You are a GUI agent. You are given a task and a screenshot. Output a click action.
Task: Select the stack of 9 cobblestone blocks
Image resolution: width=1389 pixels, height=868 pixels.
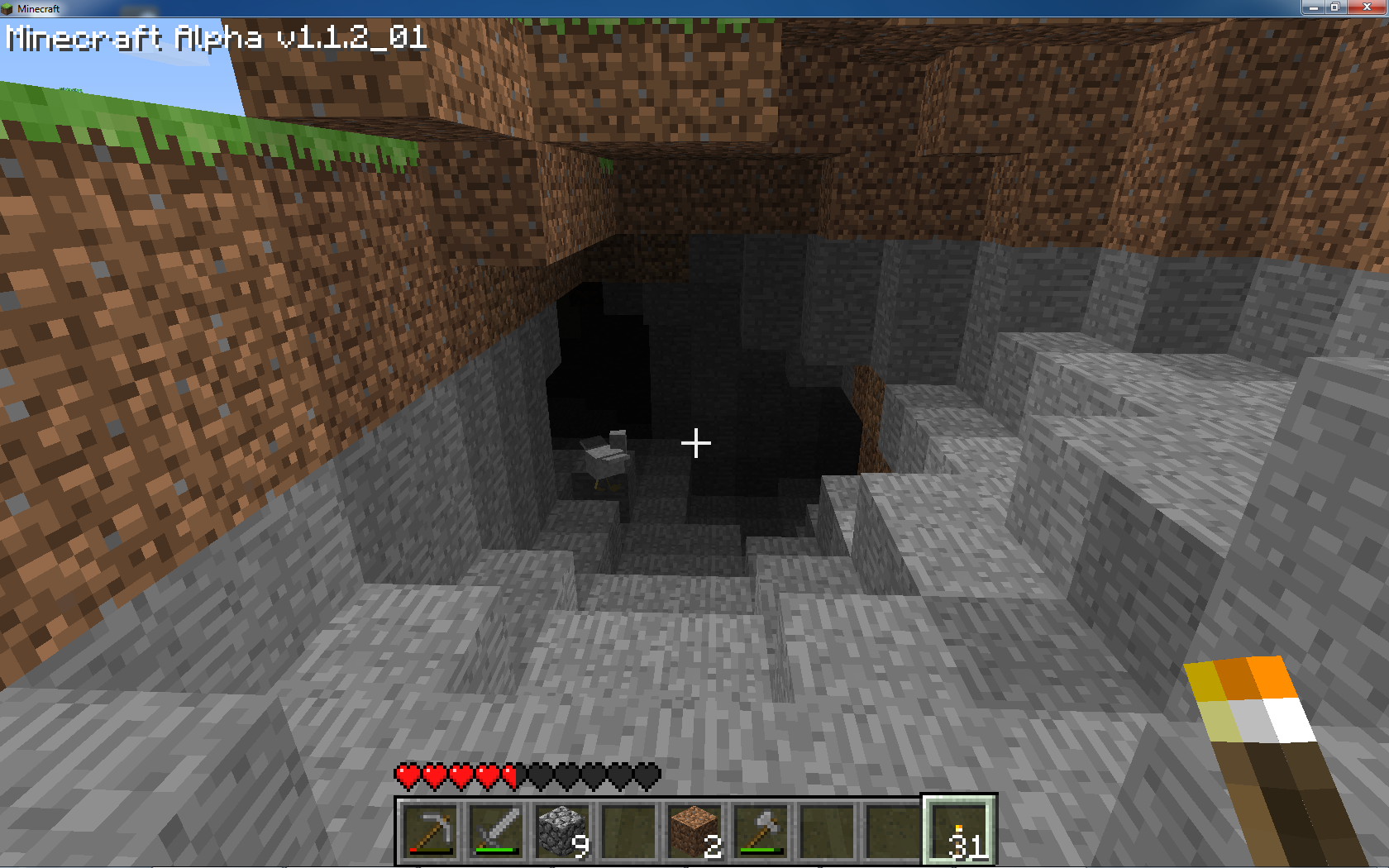click(x=564, y=831)
